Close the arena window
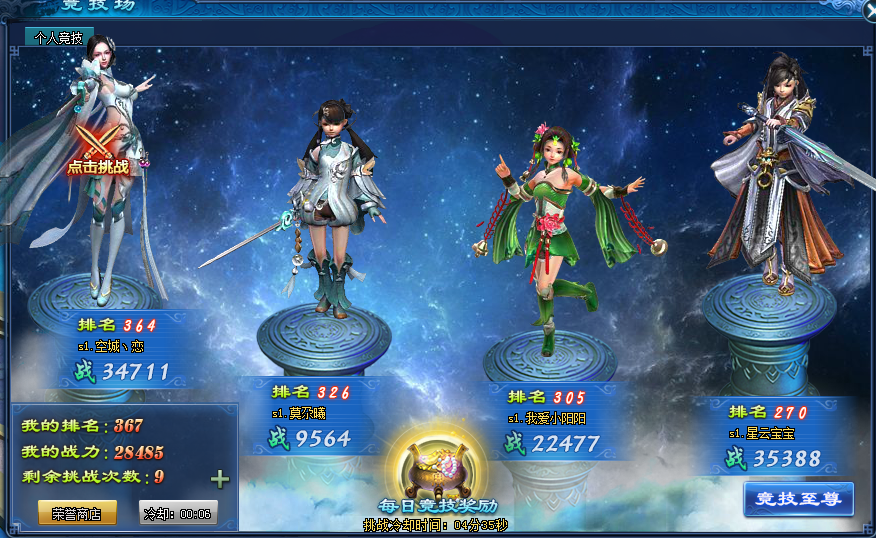The width and height of the screenshot is (876, 538). click(869, 9)
